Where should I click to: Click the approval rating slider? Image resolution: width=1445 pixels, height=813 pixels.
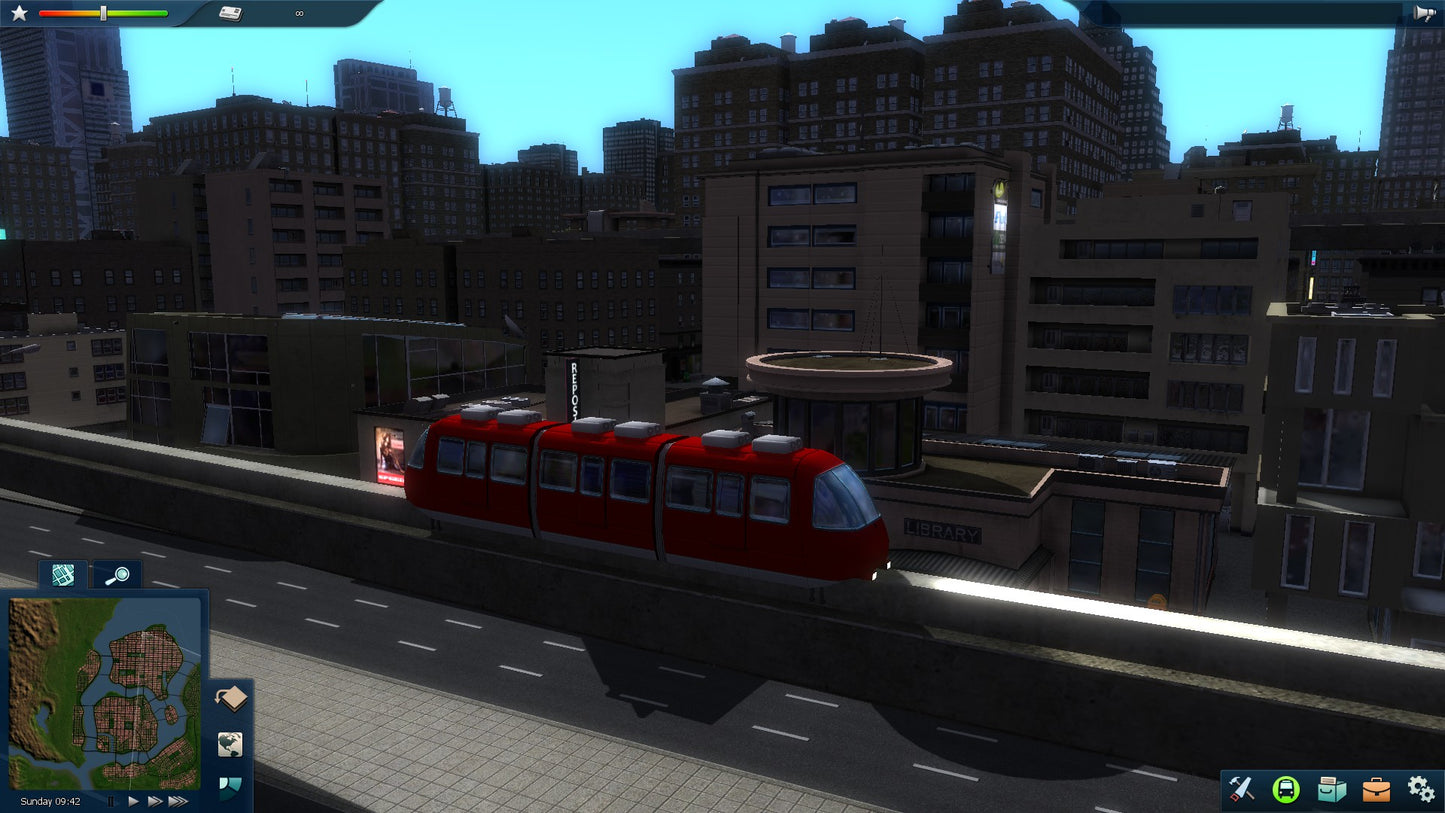pos(103,14)
